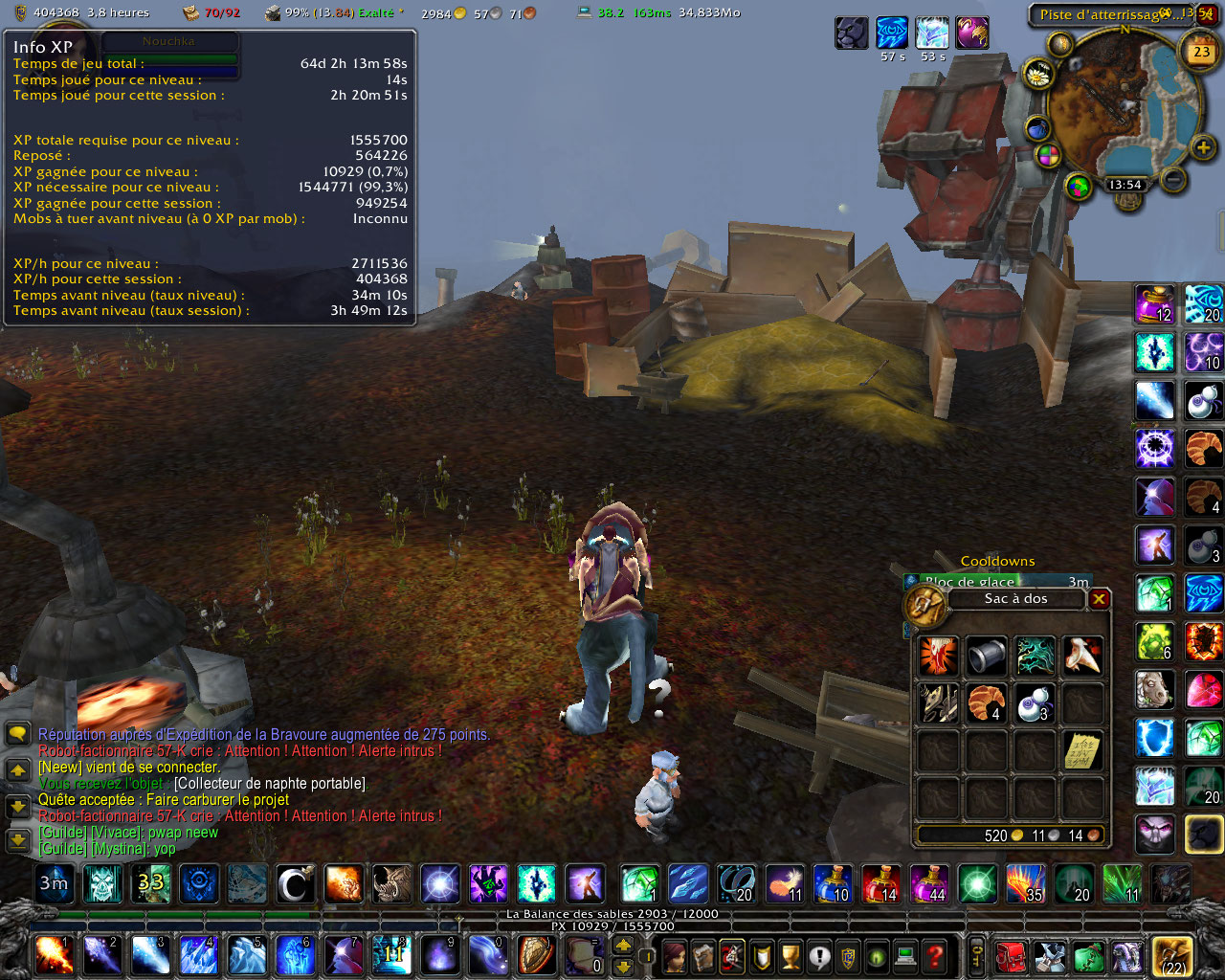Cast the fireball spell in action slot 1

pos(52,956)
